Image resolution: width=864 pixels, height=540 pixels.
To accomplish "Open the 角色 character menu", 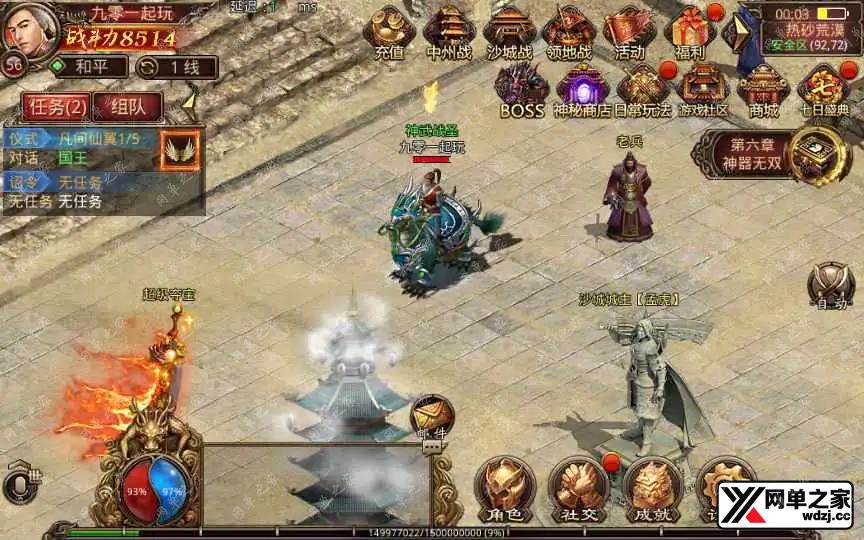I will point(502,487).
